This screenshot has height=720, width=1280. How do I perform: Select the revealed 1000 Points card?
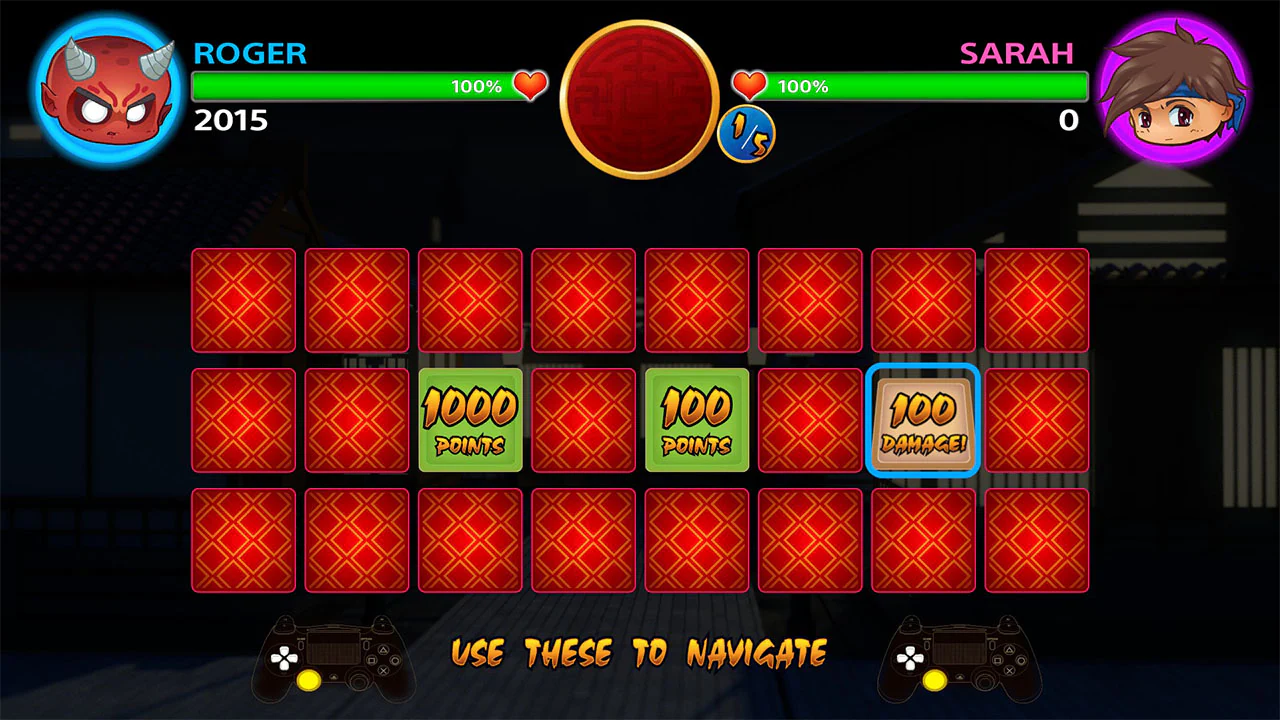coord(470,420)
